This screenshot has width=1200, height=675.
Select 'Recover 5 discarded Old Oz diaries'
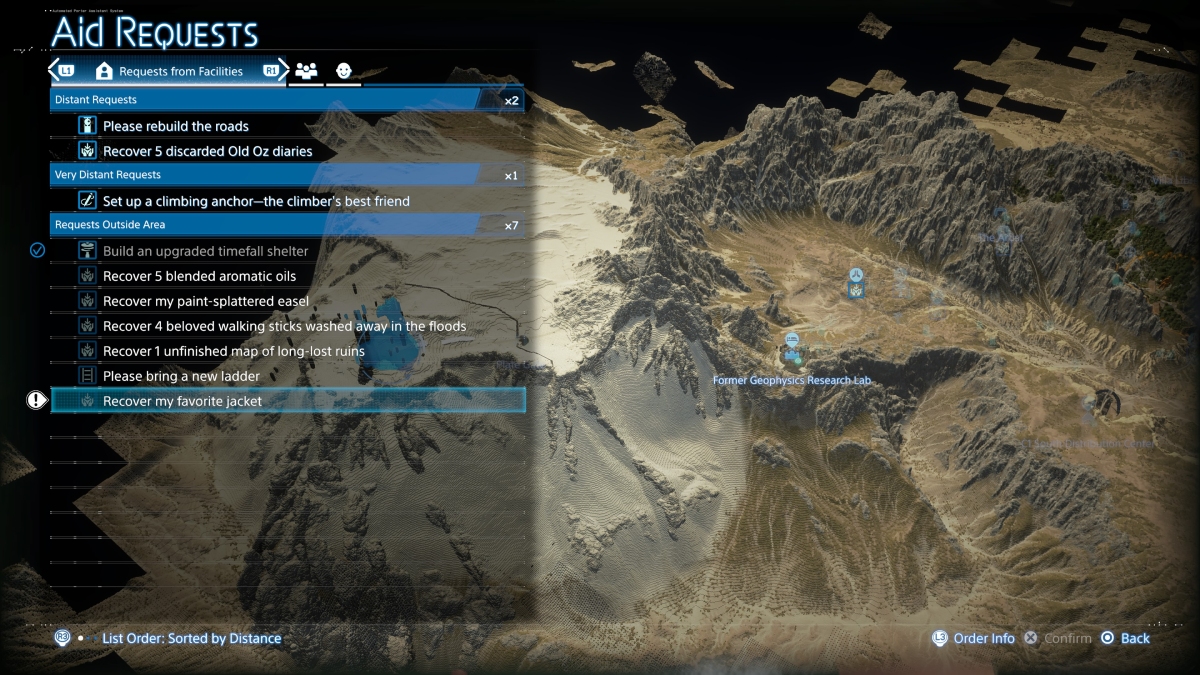[208, 151]
